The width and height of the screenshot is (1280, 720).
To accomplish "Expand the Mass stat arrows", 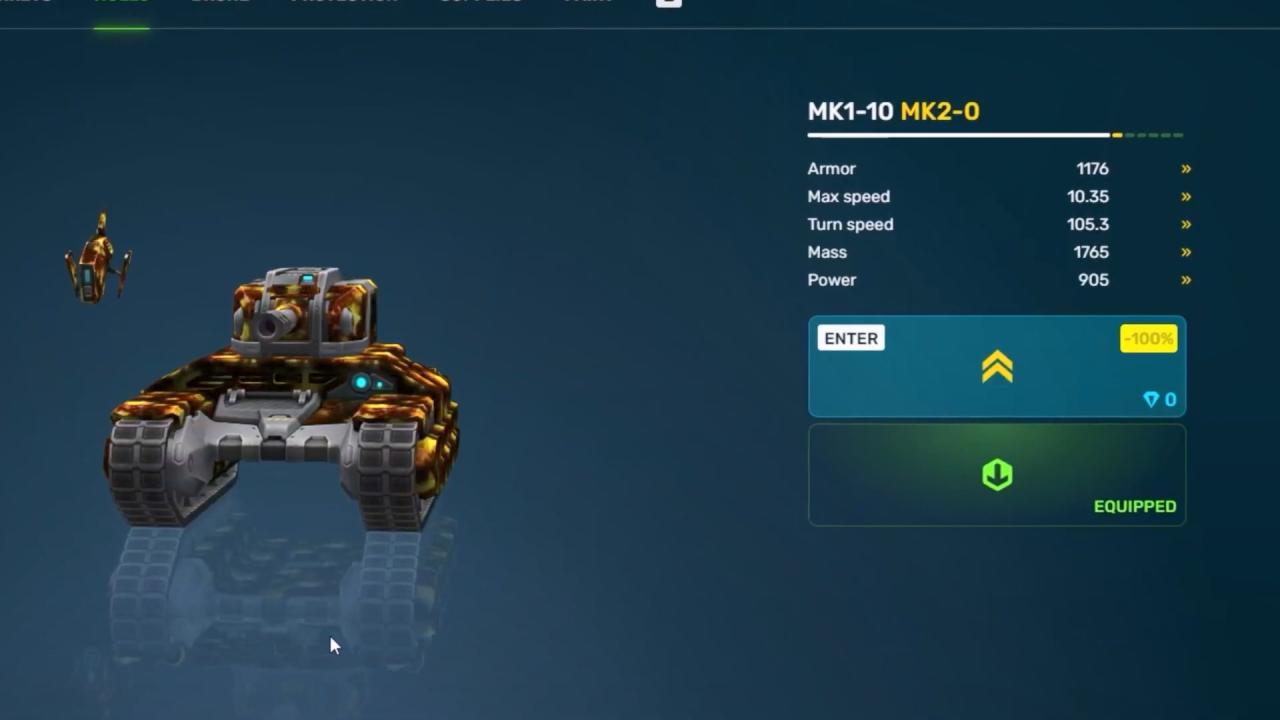I will [x=1186, y=253].
